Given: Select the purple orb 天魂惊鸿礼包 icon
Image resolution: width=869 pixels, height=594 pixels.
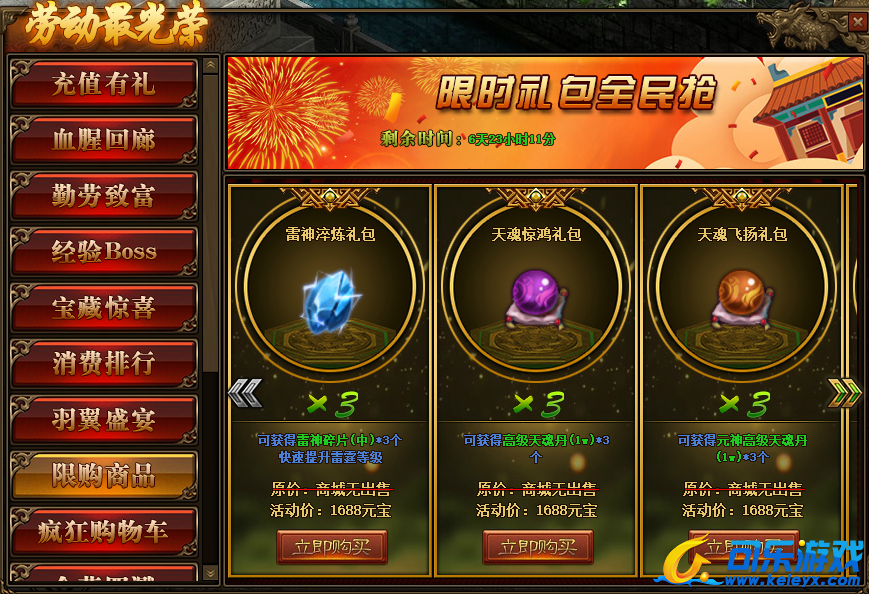Looking at the screenshot, I should tap(537, 297).
